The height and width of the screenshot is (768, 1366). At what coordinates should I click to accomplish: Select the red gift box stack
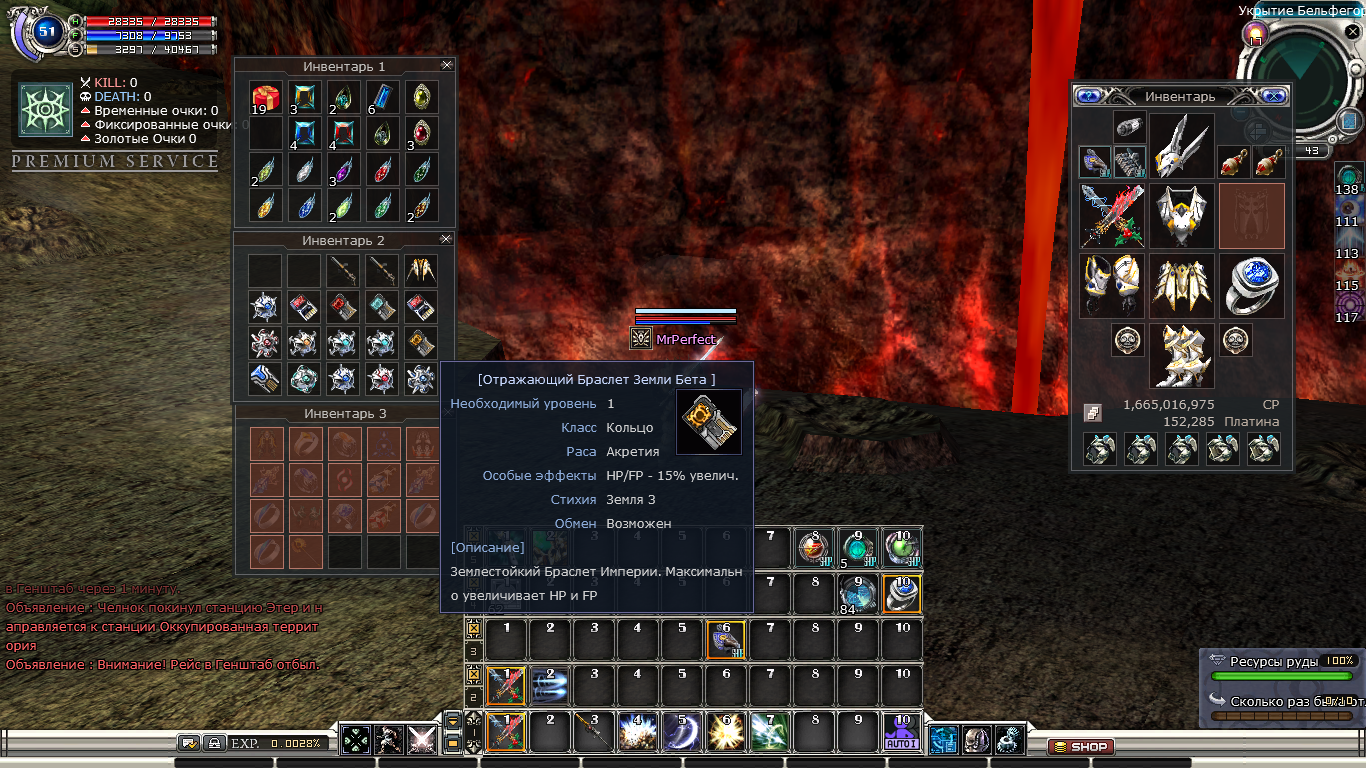tap(265, 97)
